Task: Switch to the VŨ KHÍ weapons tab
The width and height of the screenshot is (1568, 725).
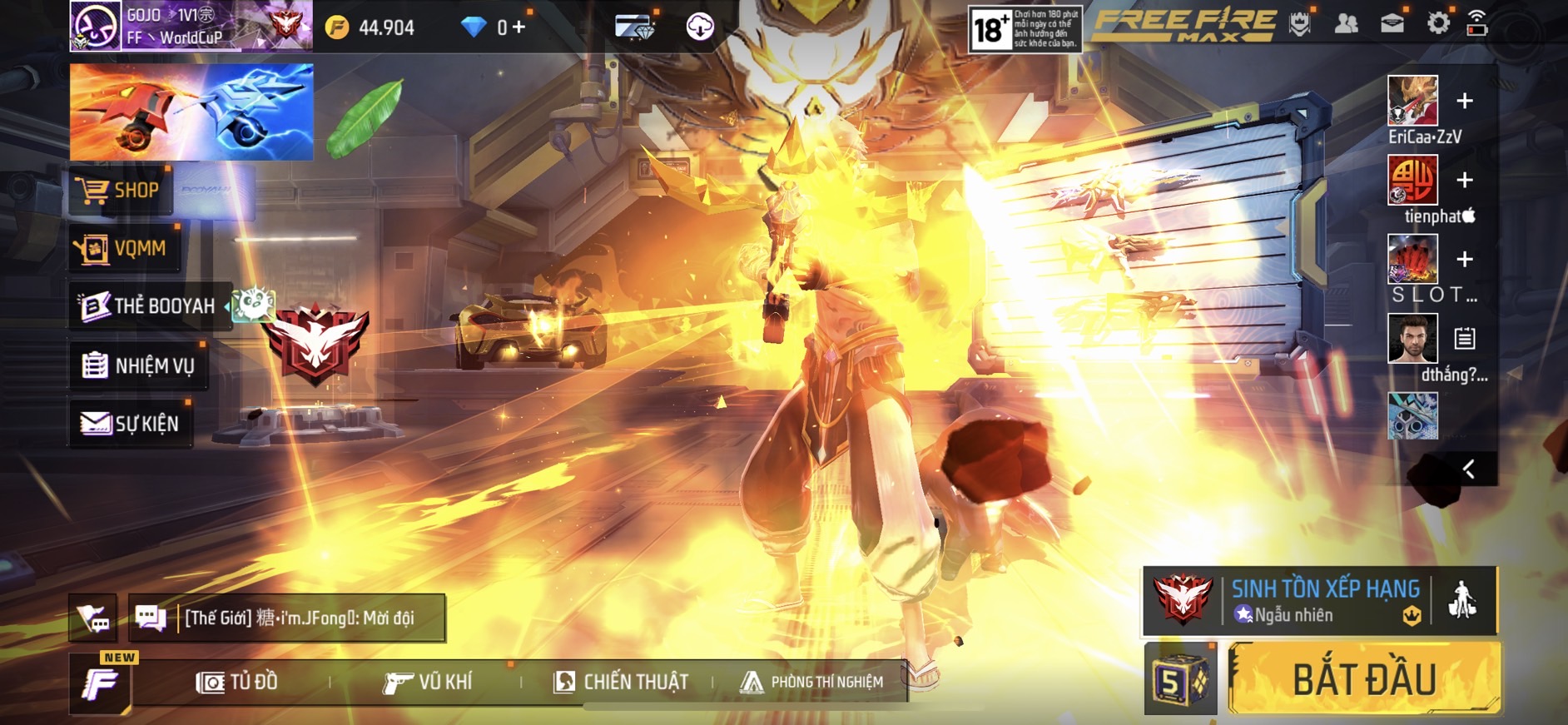Action: point(428,683)
